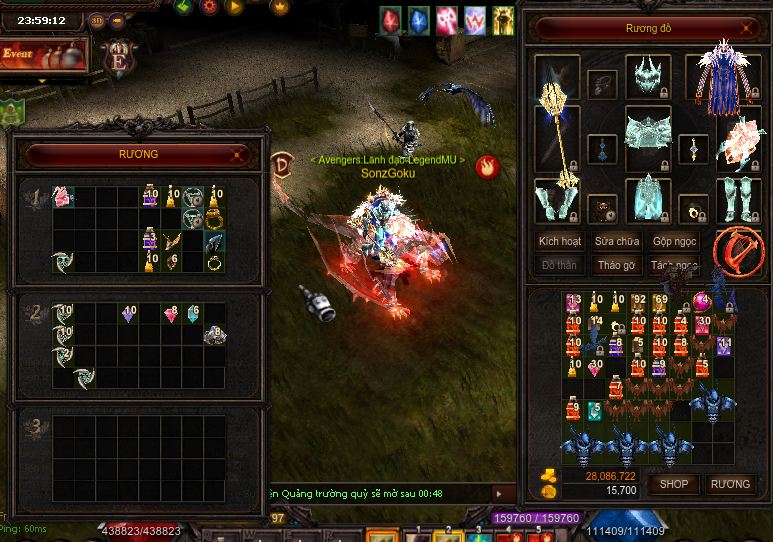Choose the Sửa chữa repair button

click(618, 242)
